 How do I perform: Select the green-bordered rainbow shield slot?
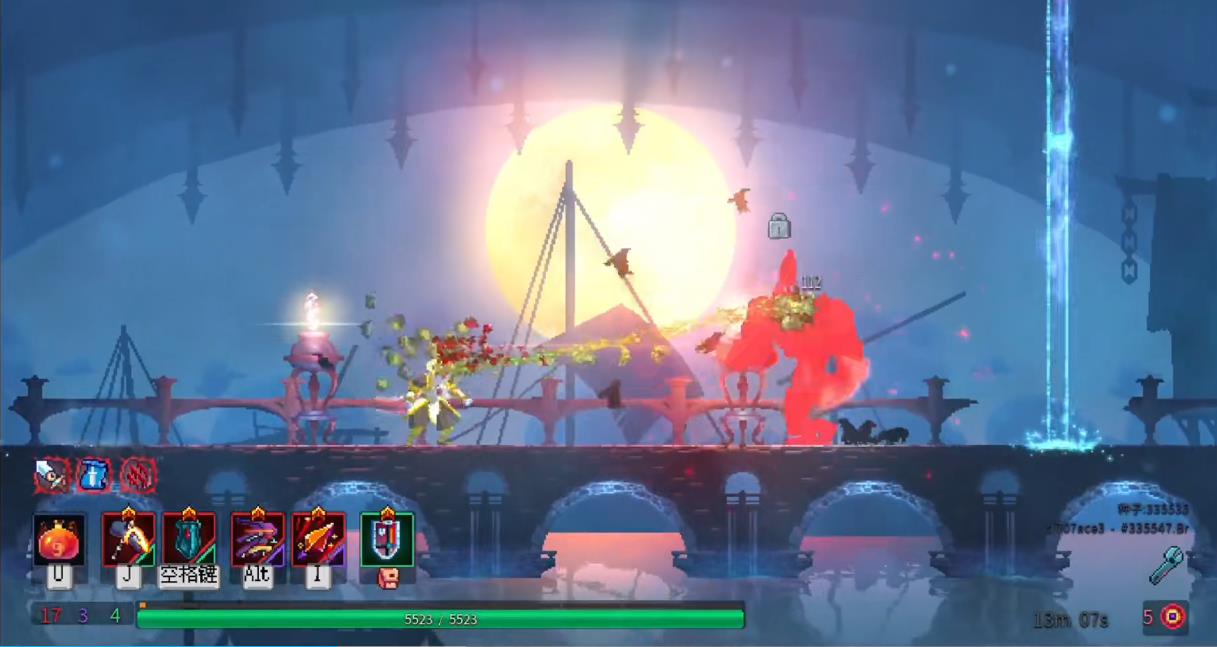point(387,540)
